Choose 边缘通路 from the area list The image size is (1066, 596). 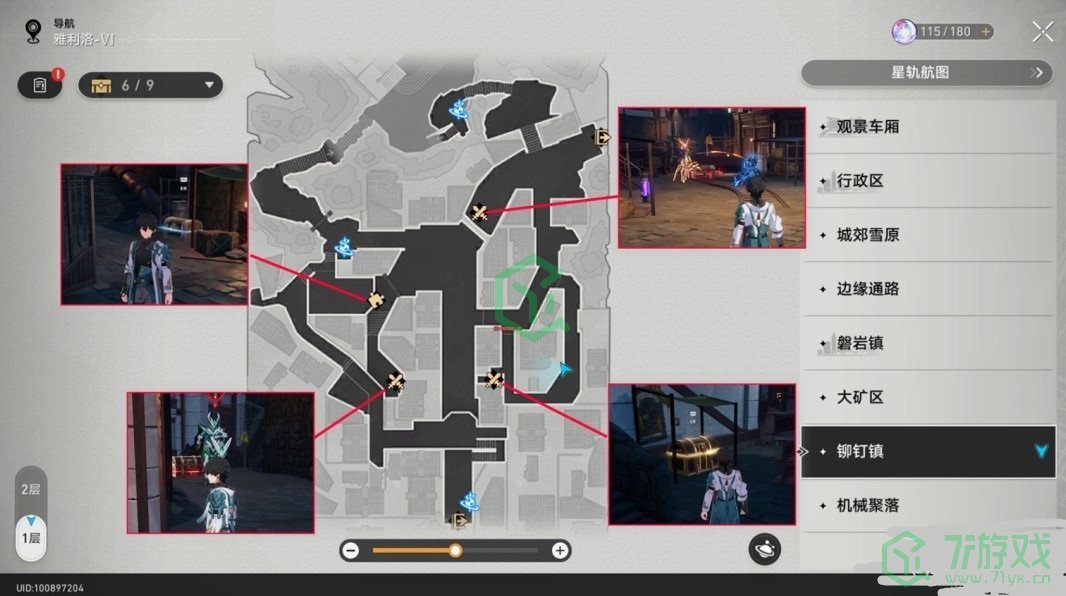click(x=867, y=289)
